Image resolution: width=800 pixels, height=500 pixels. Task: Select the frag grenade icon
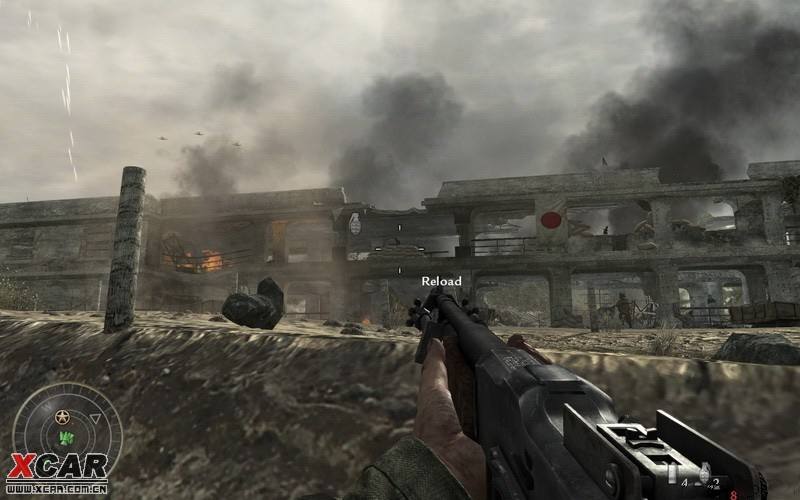tap(705, 471)
